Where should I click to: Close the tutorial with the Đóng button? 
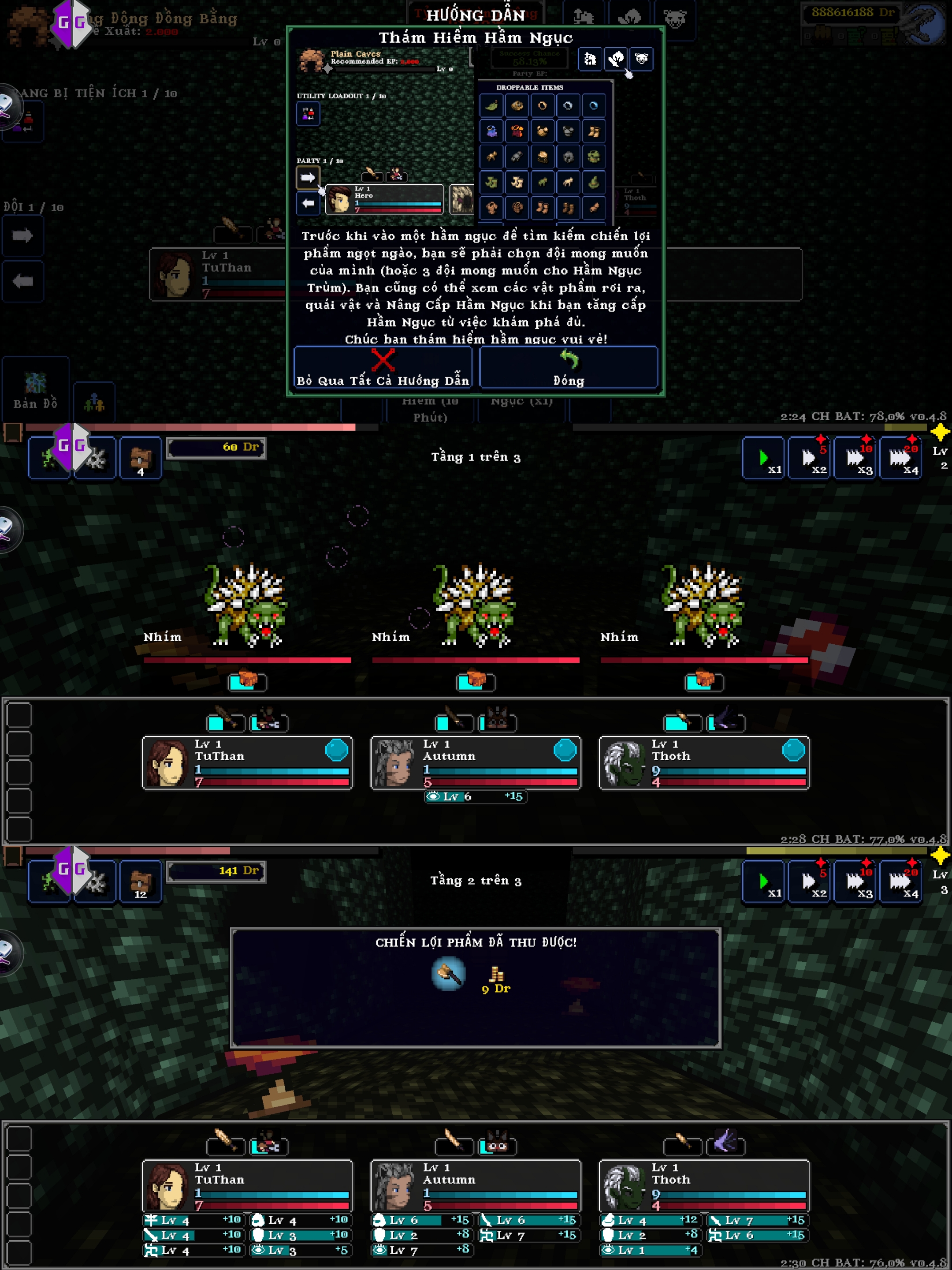[x=568, y=368]
